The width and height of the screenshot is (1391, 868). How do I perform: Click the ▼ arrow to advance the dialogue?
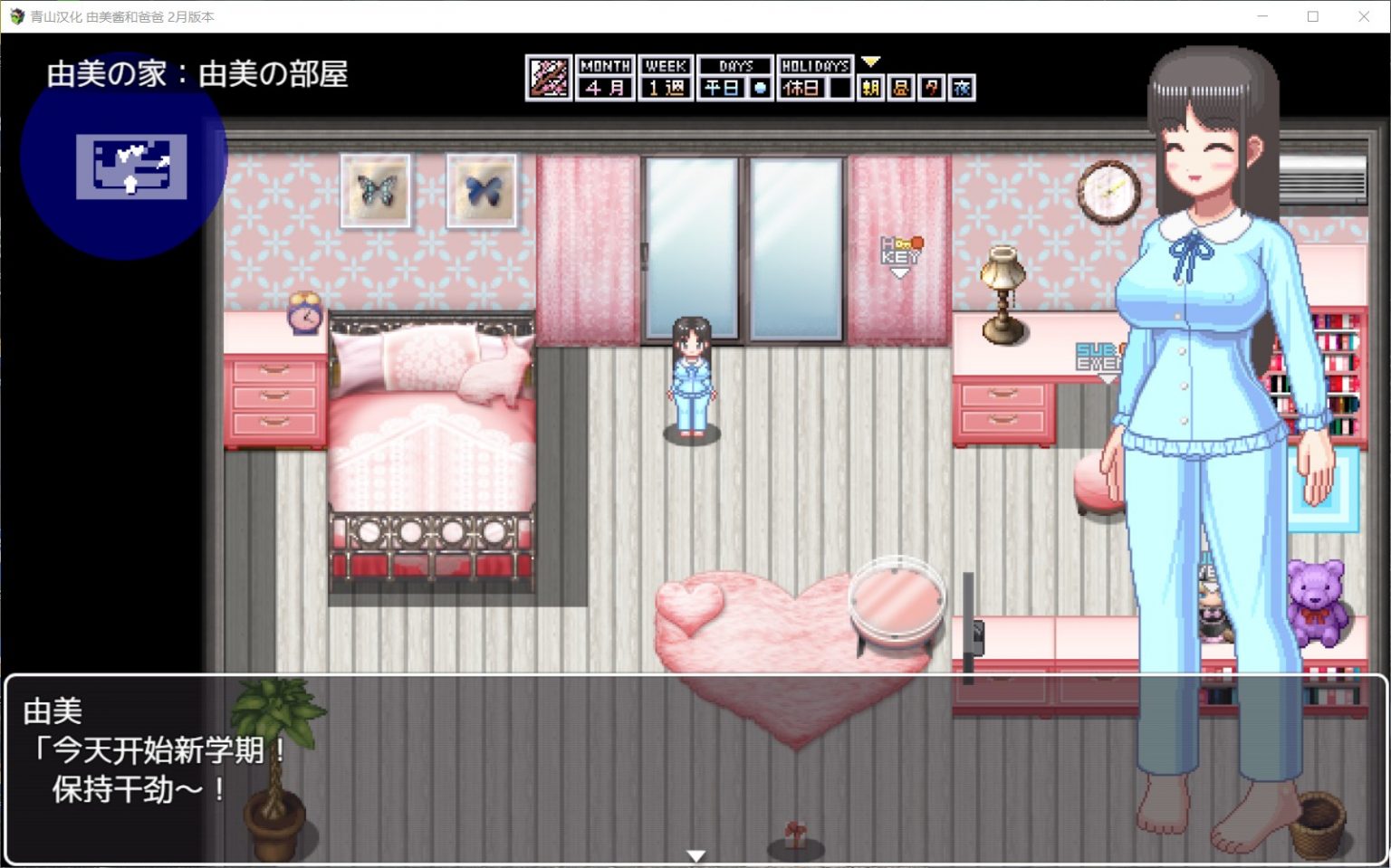click(x=695, y=854)
